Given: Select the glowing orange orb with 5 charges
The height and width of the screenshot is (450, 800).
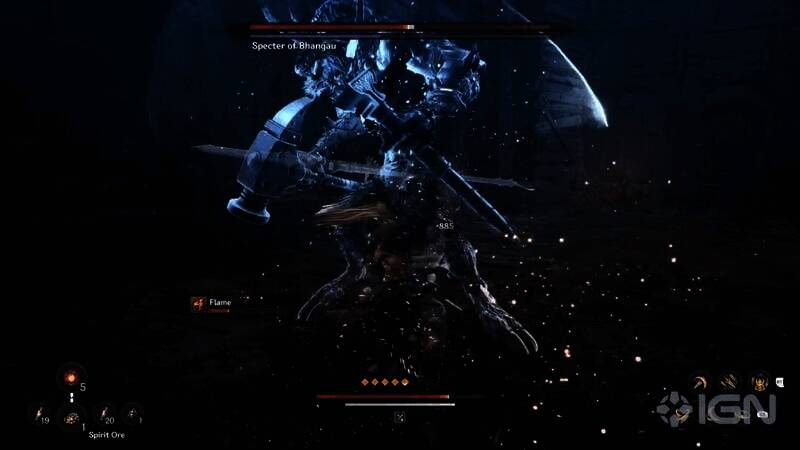Looking at the screenshot, I should click(70, 377).
